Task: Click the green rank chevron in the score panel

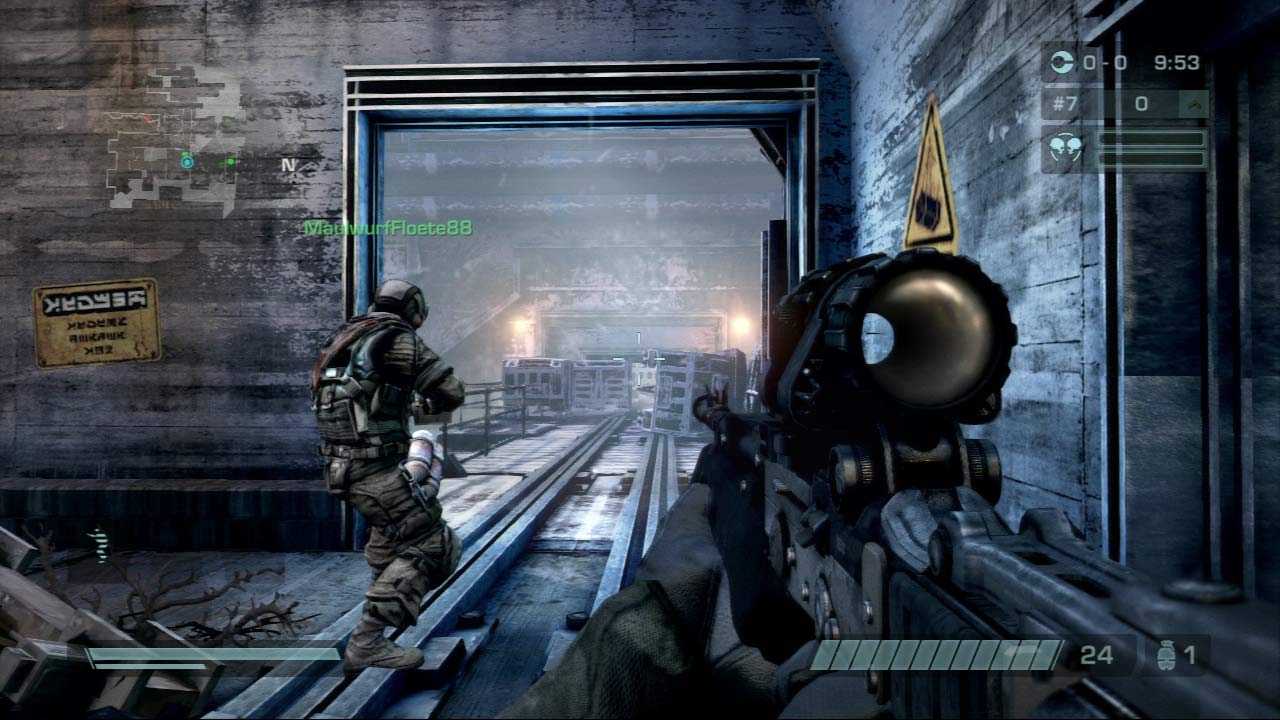Action: pyautogui.click(x=1193, y=103)
